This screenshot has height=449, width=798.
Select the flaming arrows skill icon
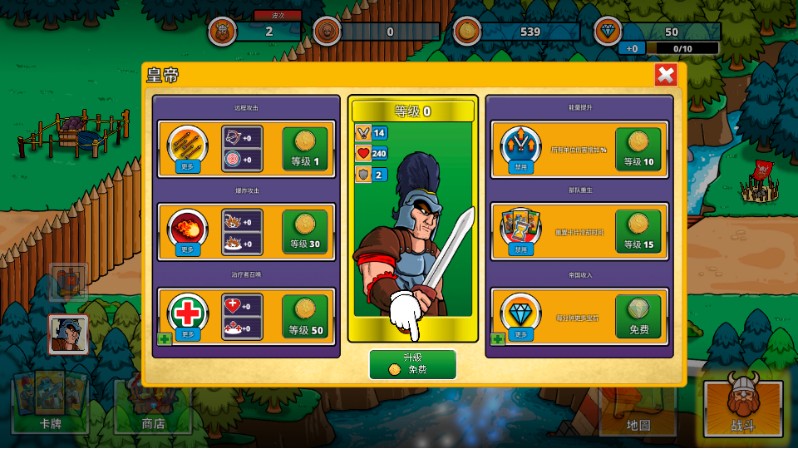187,145
